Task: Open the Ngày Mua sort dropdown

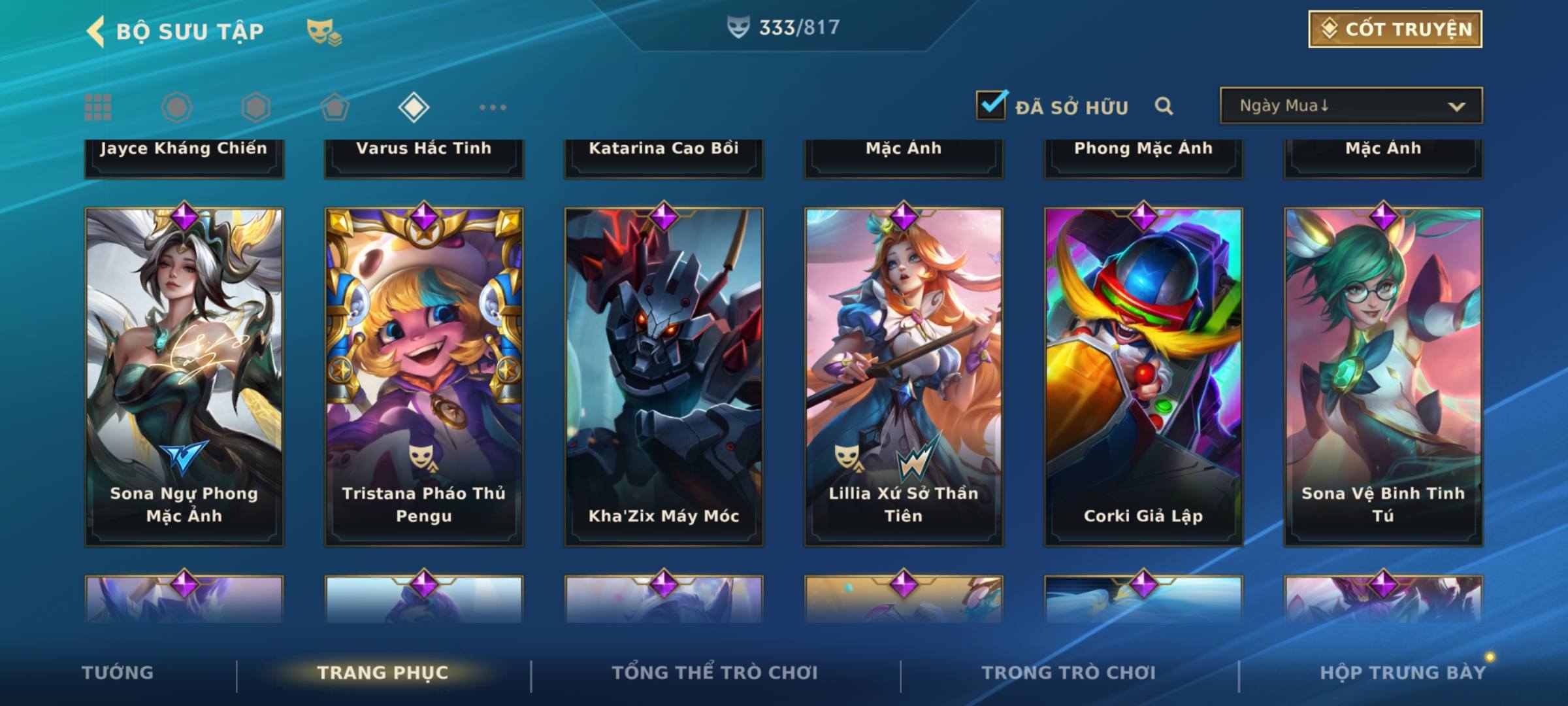Action: (x=1350, y=106)
